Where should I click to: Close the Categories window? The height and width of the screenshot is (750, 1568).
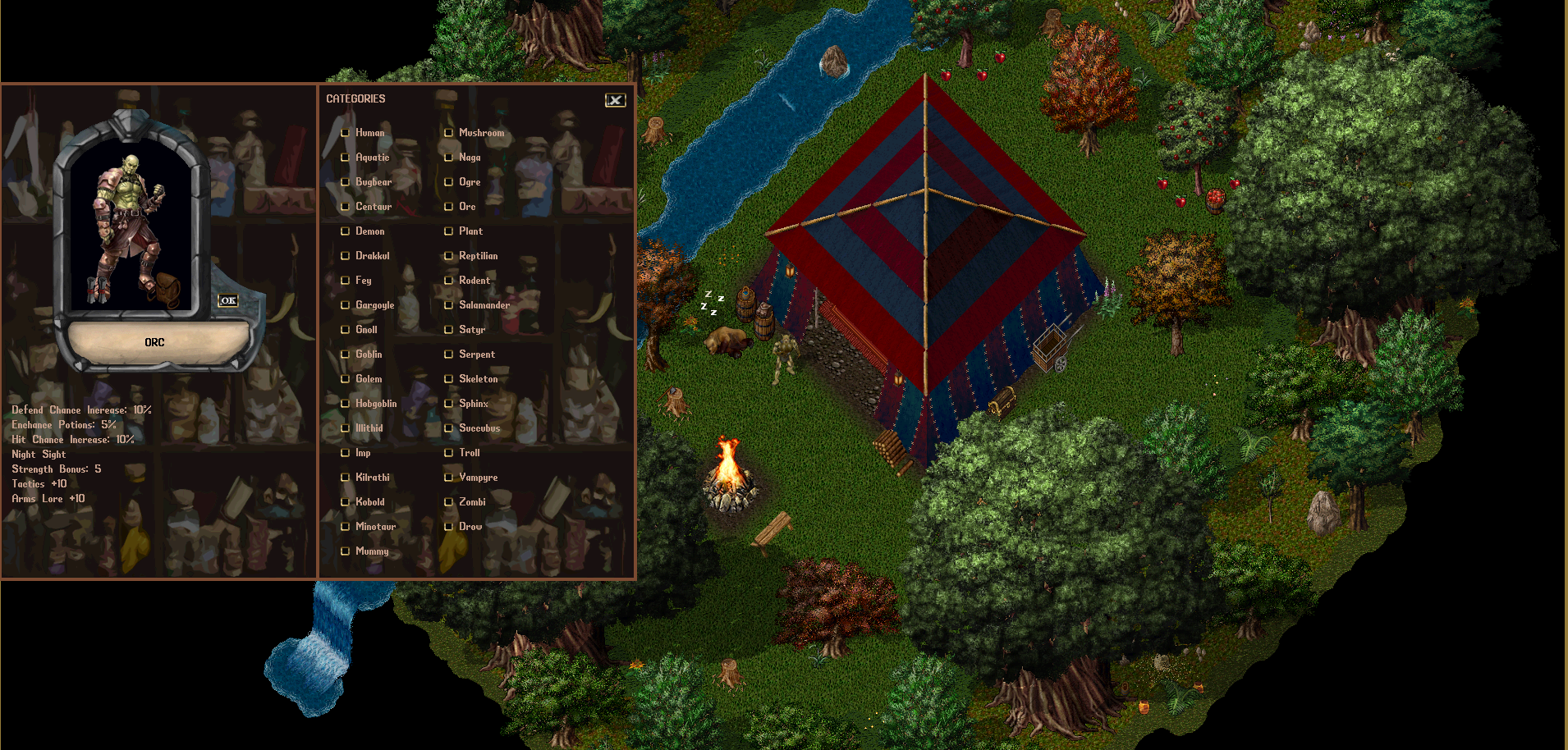click(x=616, y=99)
